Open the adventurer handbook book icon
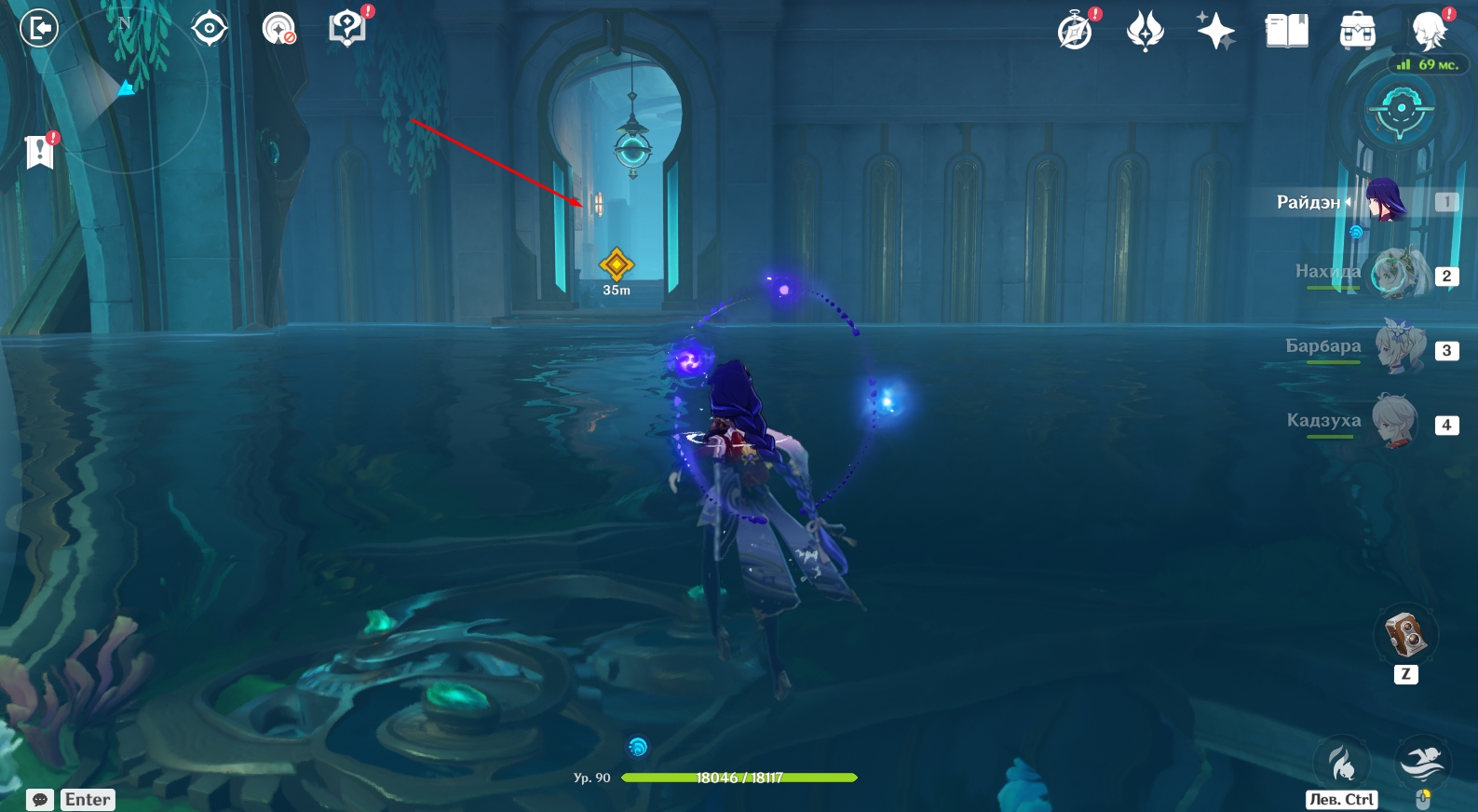Viewport: 1478px width, 812px height. click(1286, 32)
